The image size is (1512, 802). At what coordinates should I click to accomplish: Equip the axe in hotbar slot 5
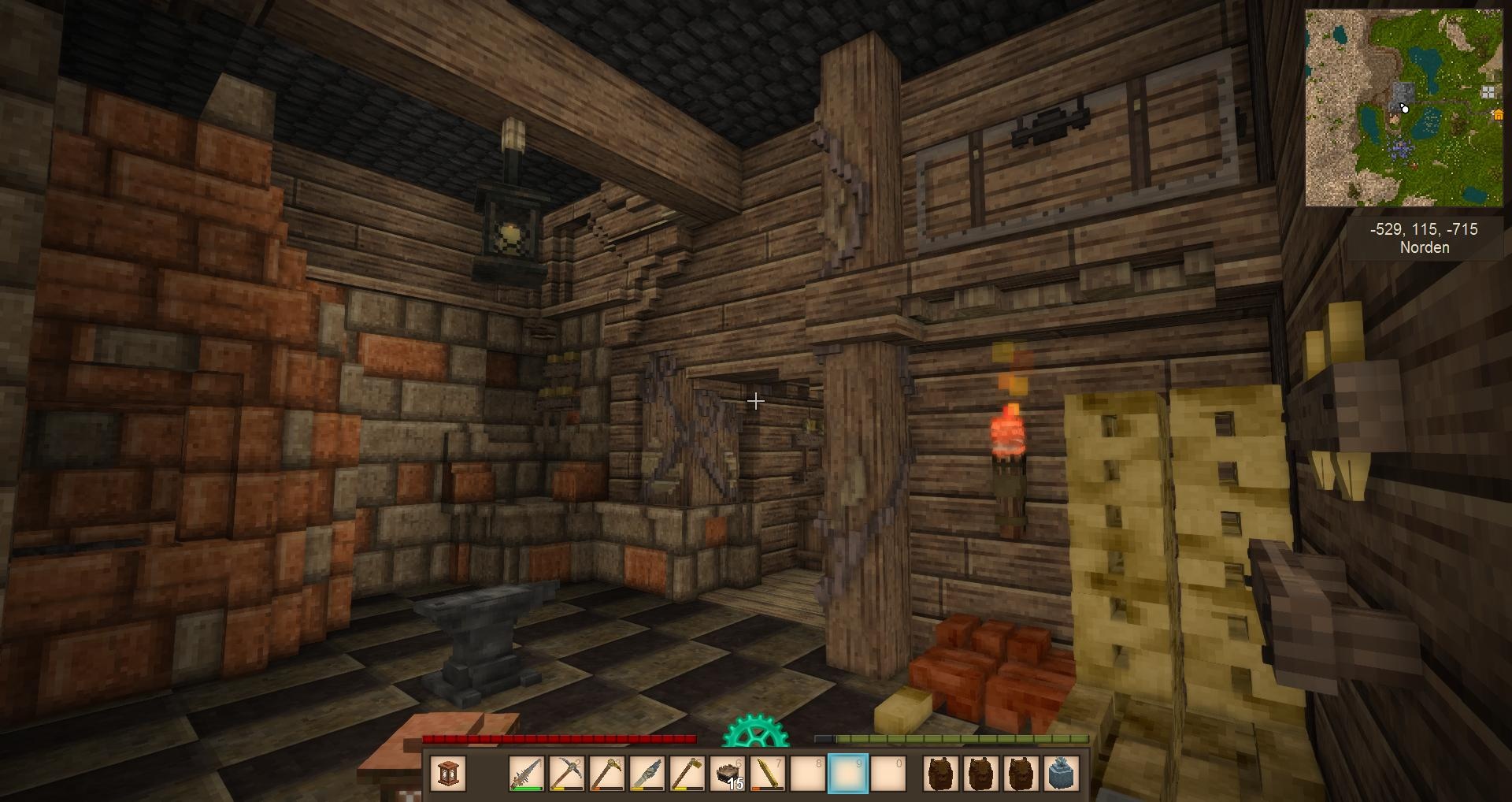pyautogui.click(x=688, y=773)
